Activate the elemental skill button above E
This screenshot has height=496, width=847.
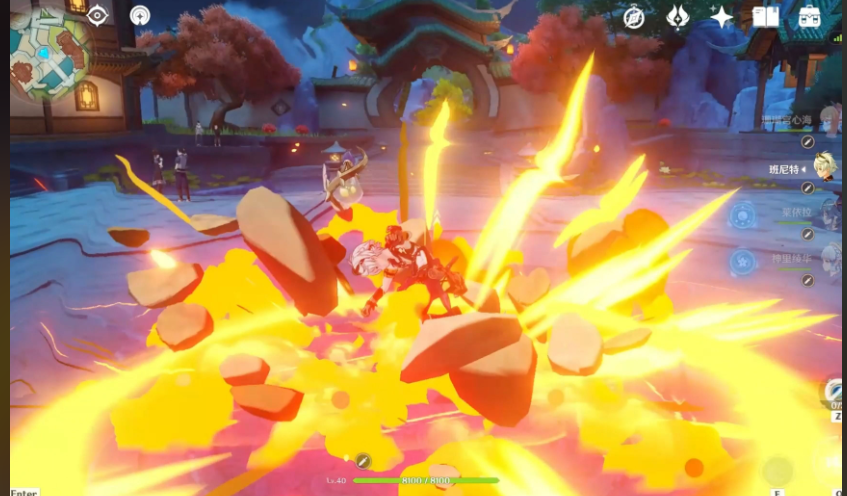pyautogui.click(x=777, y=471)
